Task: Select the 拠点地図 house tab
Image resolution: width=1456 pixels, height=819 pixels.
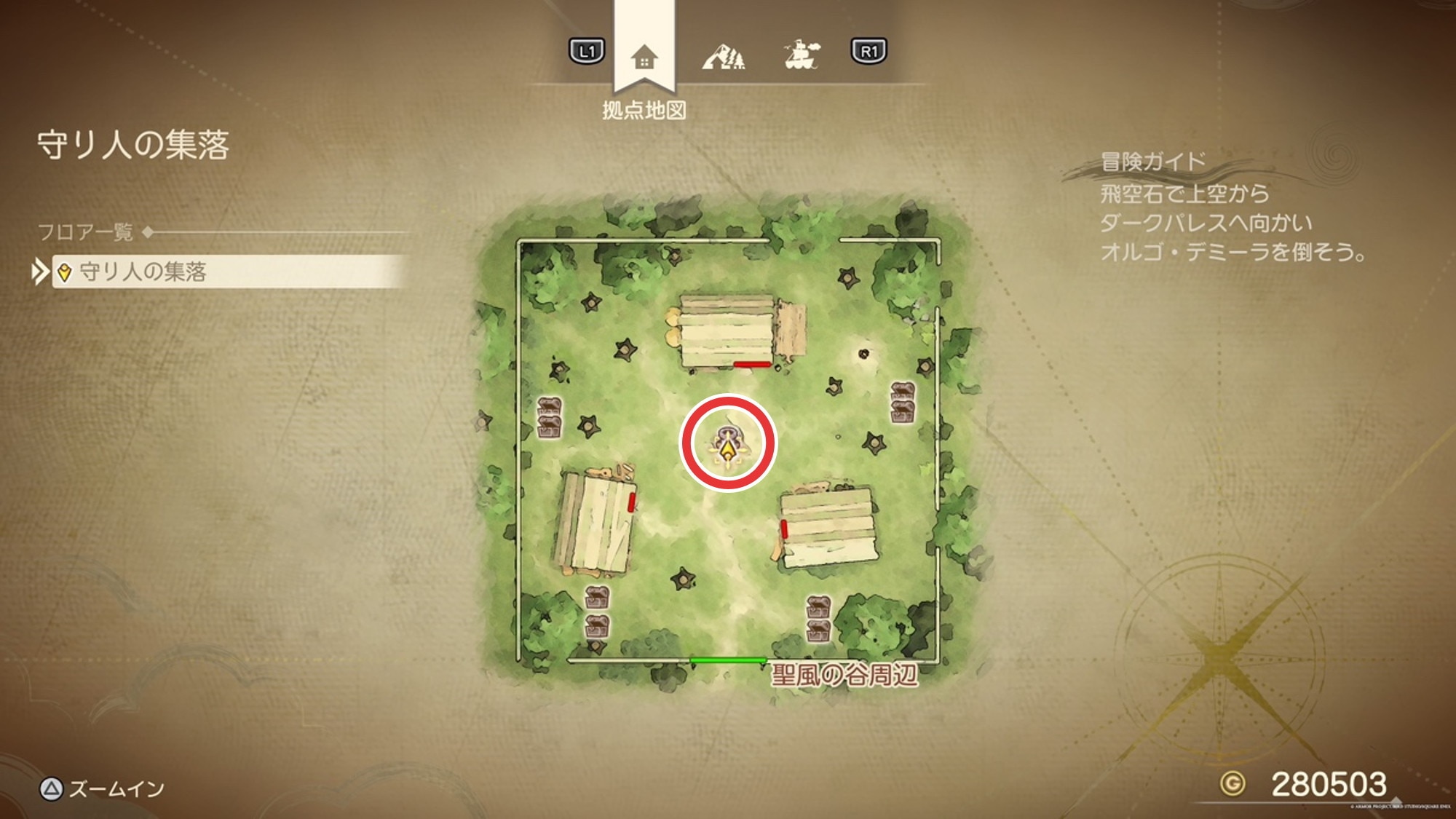Action: 644,57
